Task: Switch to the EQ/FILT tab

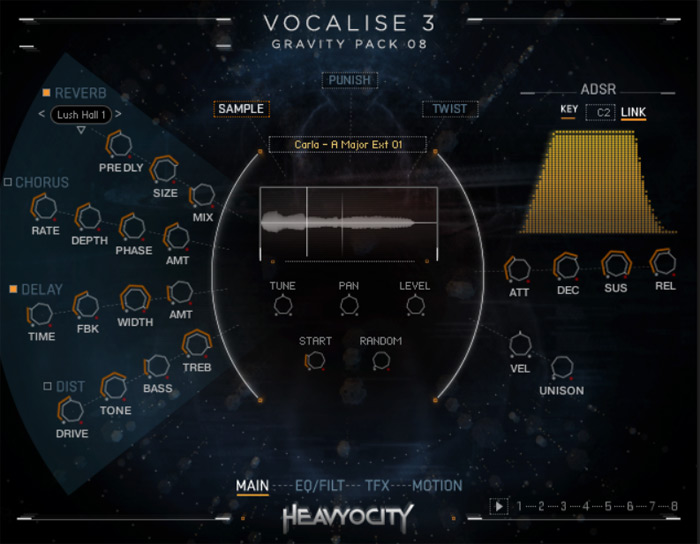Action: [318, 486]
